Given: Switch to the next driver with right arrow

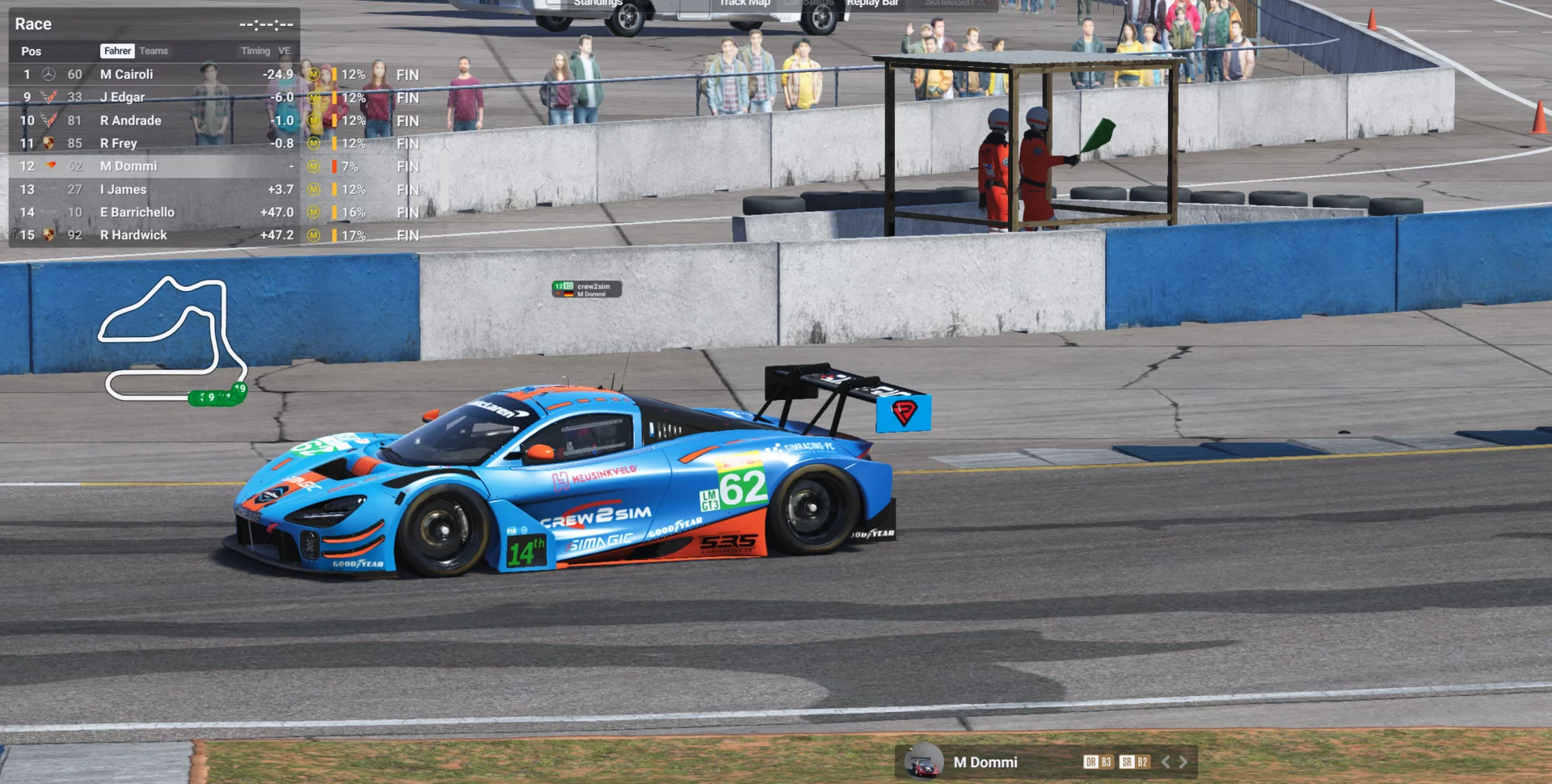Looking at the screenshot, I should click(x=1183, y=762).
